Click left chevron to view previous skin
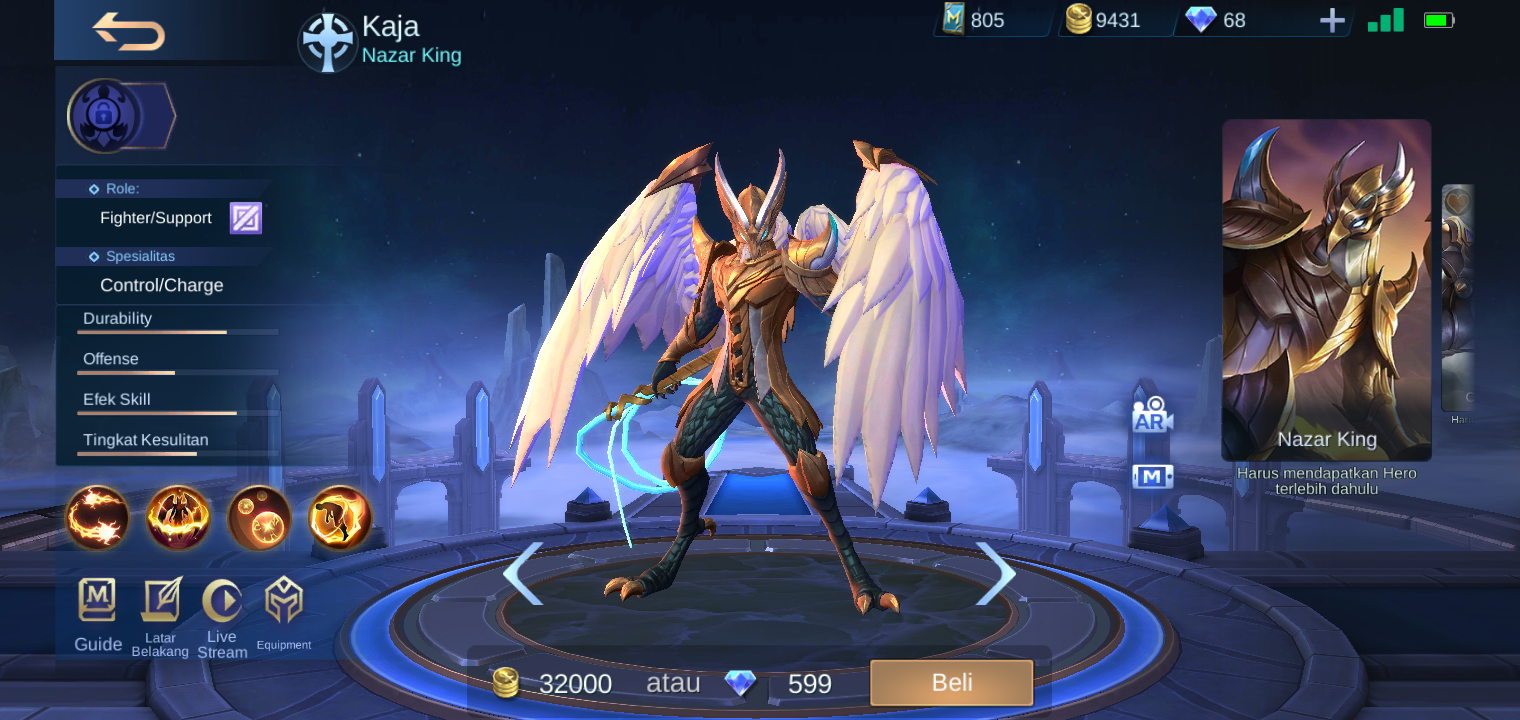1520x720 pixels. point(524,573)
